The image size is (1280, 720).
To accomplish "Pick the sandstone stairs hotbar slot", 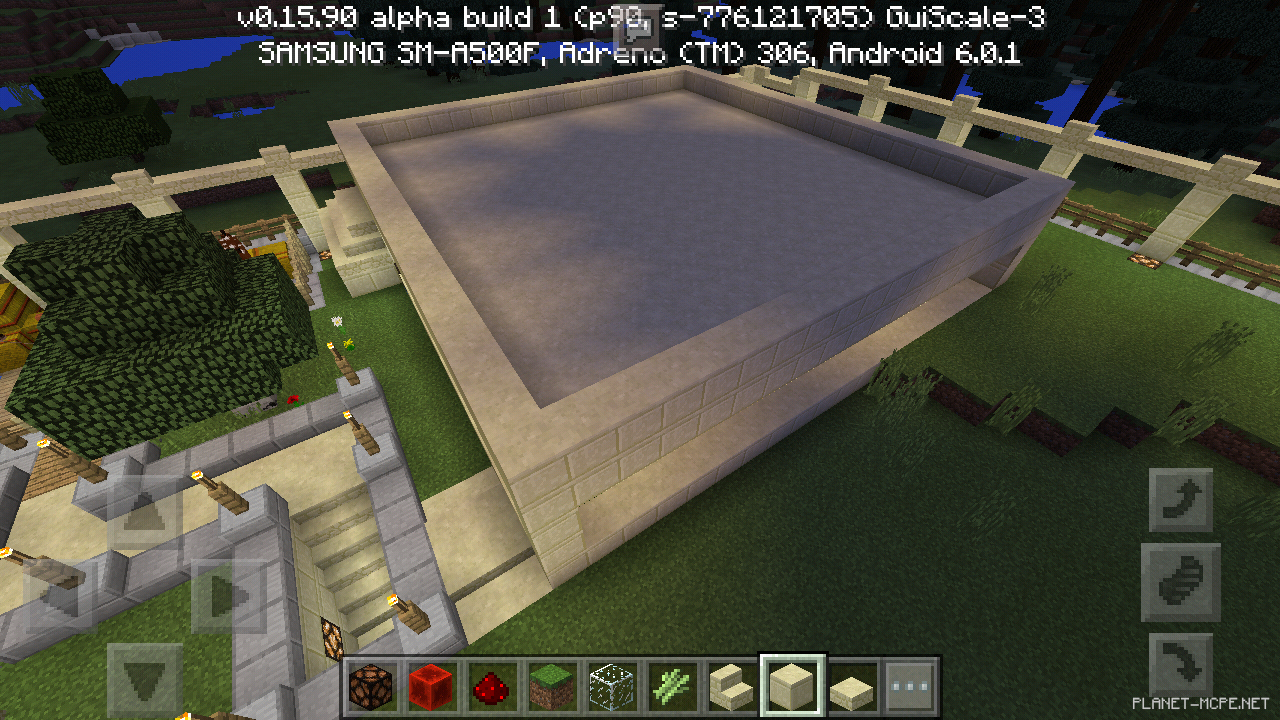I will click(x=730, y=682).
